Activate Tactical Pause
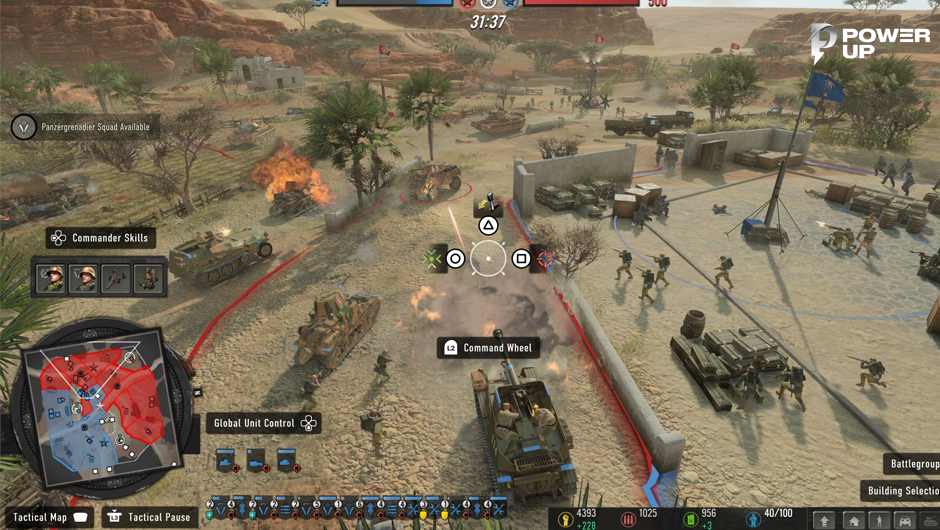Screen dimensions: 940x530 pyautogui.click(x=148, y=517)
